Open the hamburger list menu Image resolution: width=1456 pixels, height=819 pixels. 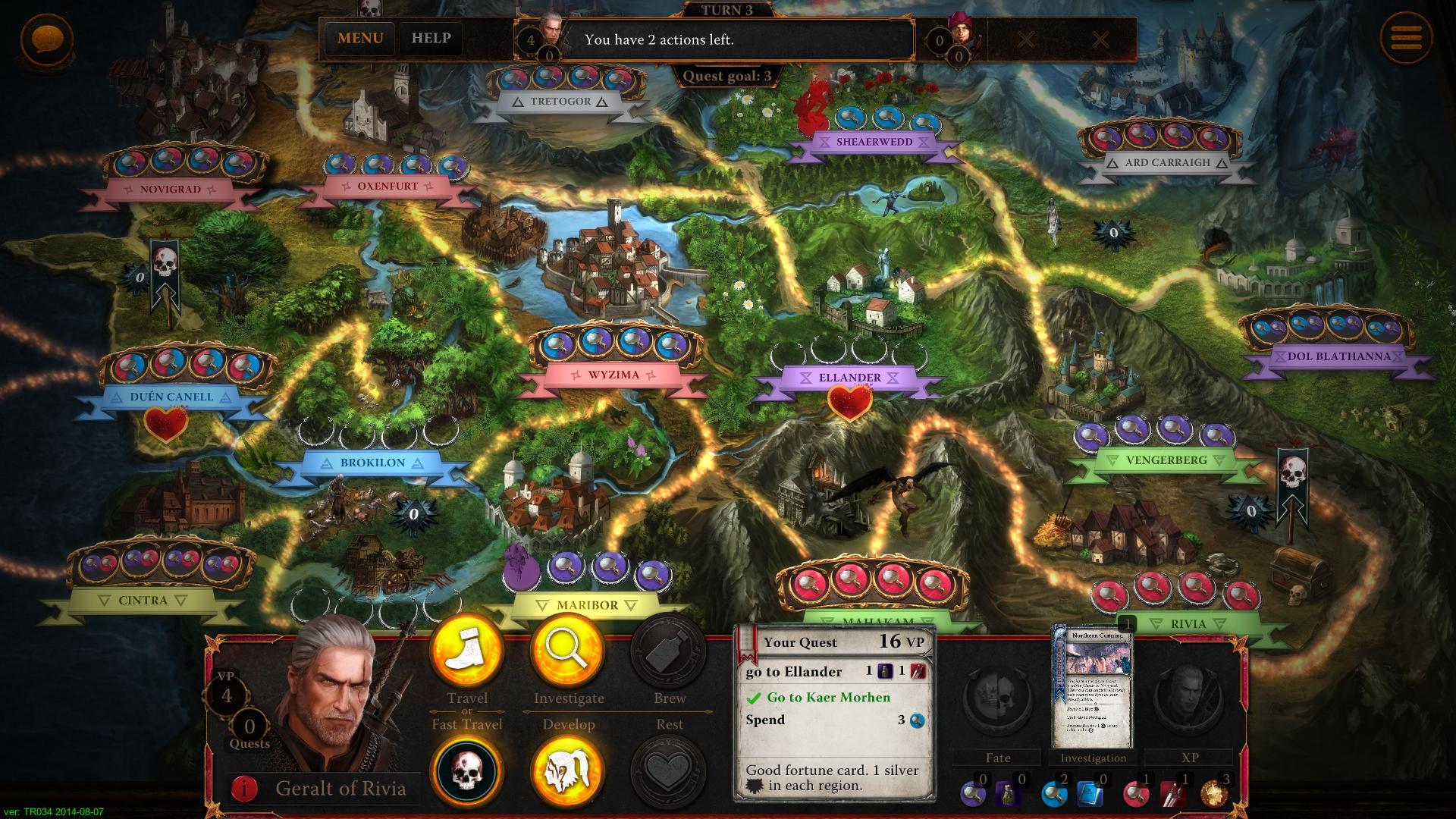point(1405,39)
